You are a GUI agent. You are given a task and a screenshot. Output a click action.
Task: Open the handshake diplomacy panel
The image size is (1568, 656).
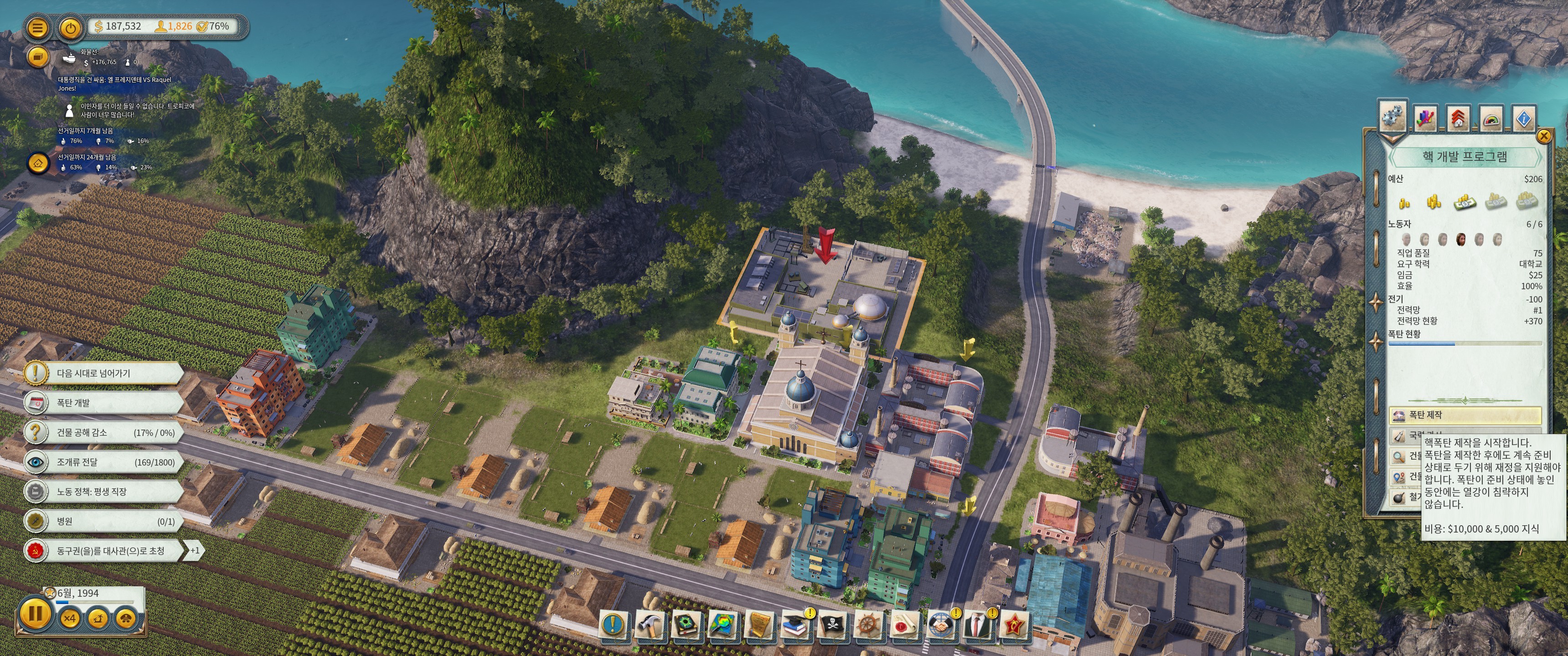(x=941, y=625)
